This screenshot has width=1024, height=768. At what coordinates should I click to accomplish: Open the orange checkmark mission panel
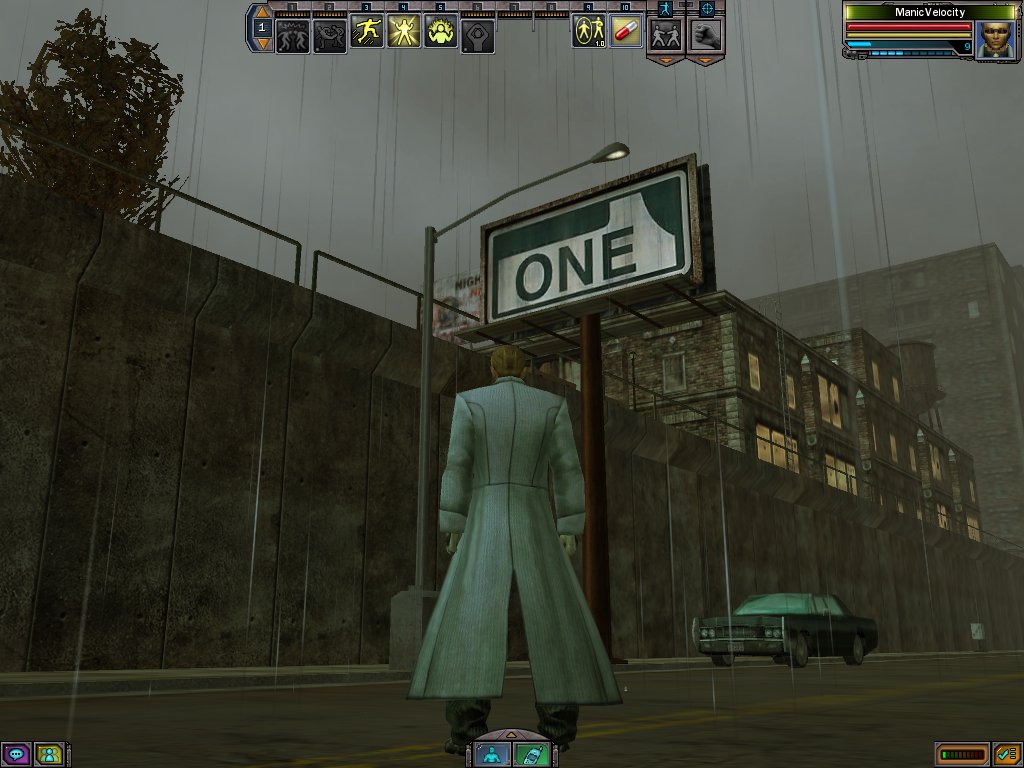coord(1006,754)
